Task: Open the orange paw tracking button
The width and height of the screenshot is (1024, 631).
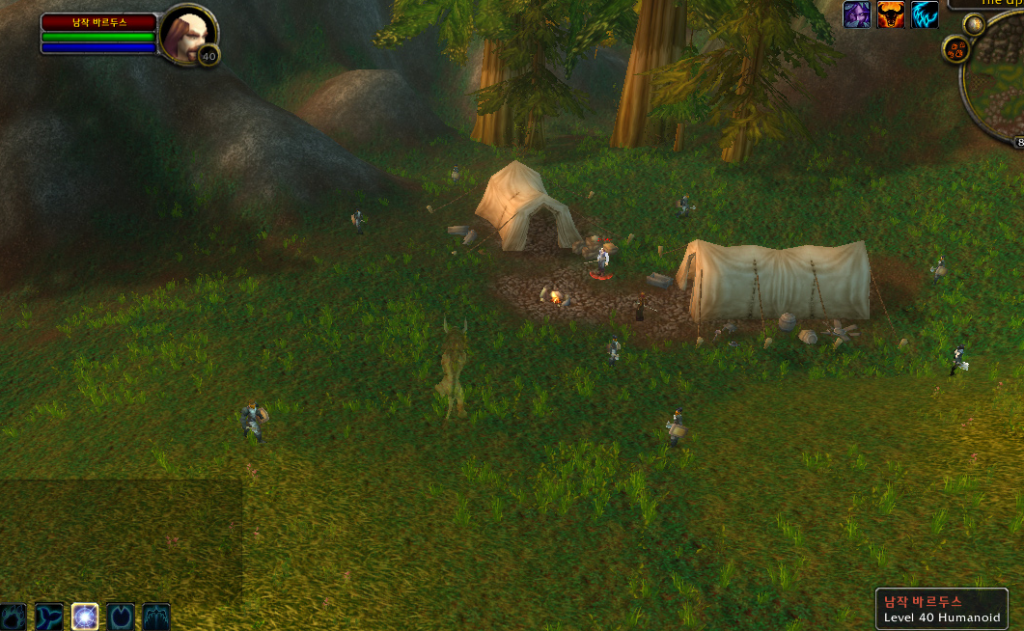Action: [957, 49]
